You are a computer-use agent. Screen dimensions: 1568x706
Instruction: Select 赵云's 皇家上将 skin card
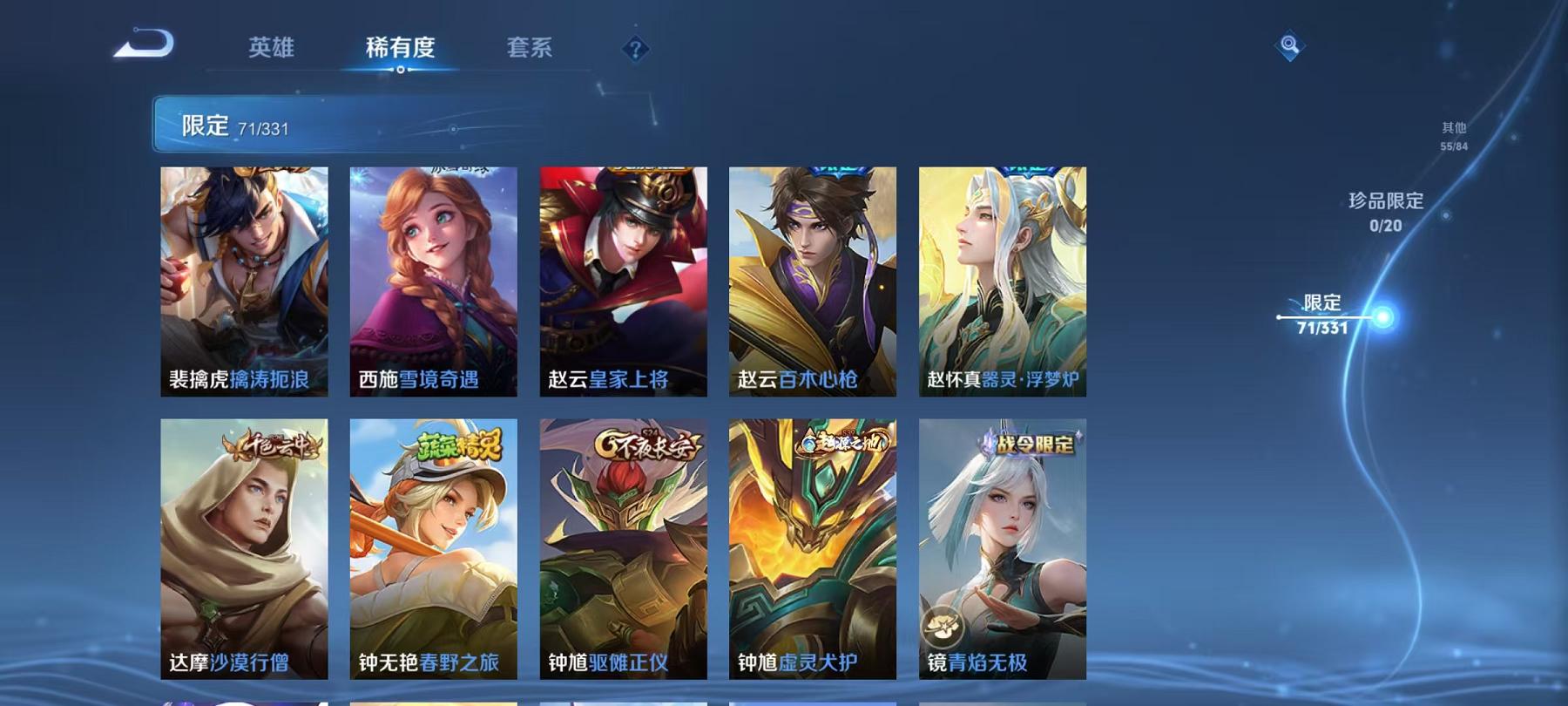(625, 279)
